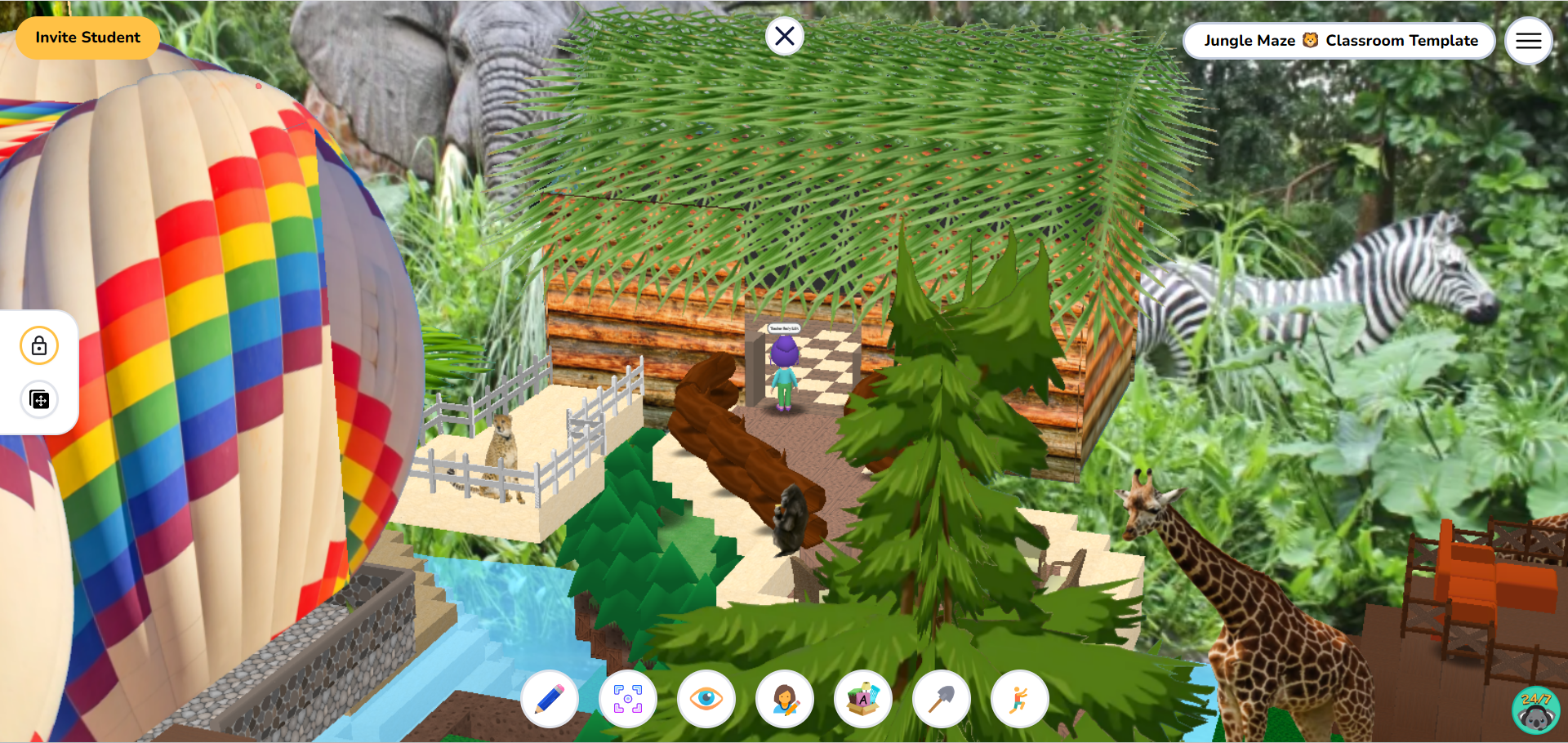The image size is (1568, 743).
Task: Select the move-objects tool on left panel
Action: click(x=38, y=400)
